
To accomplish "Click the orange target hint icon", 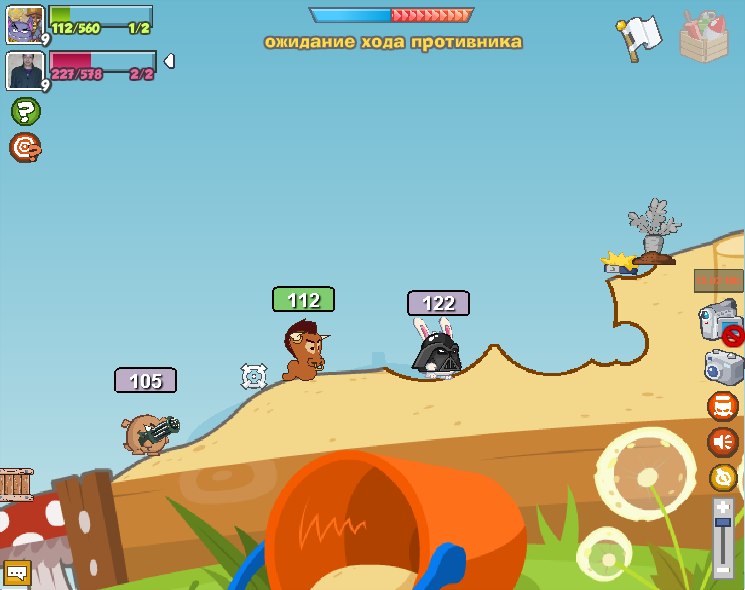I will pos(25,148).
